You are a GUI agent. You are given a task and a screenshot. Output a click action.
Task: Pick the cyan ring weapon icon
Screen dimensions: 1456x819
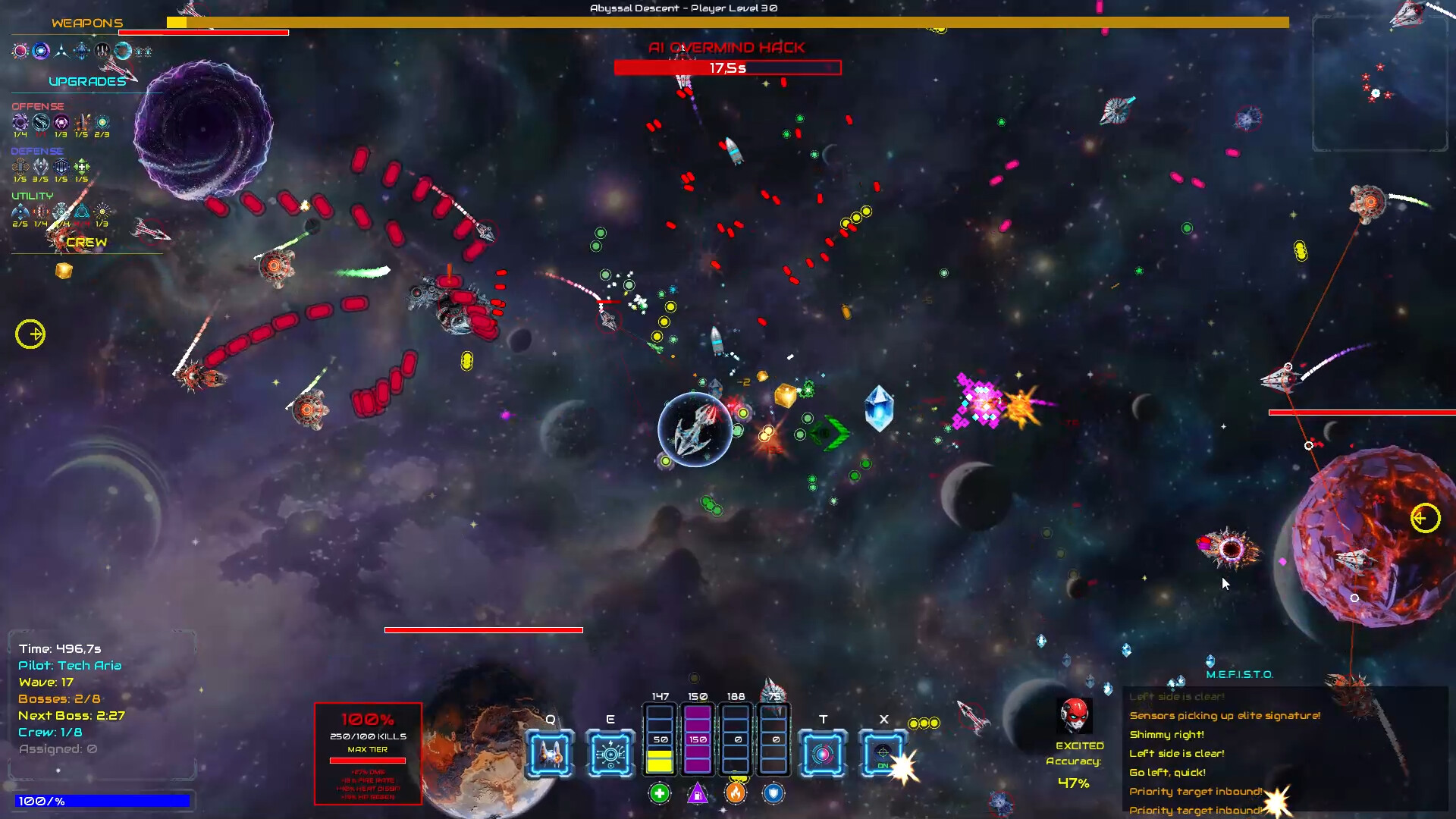click(123, 51)
